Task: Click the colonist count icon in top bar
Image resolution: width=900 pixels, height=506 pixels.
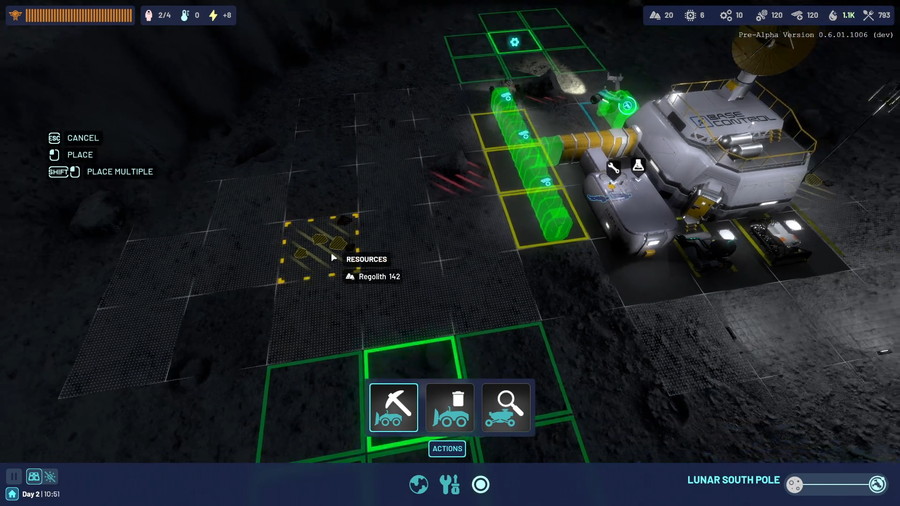Action: click(149, 15)
